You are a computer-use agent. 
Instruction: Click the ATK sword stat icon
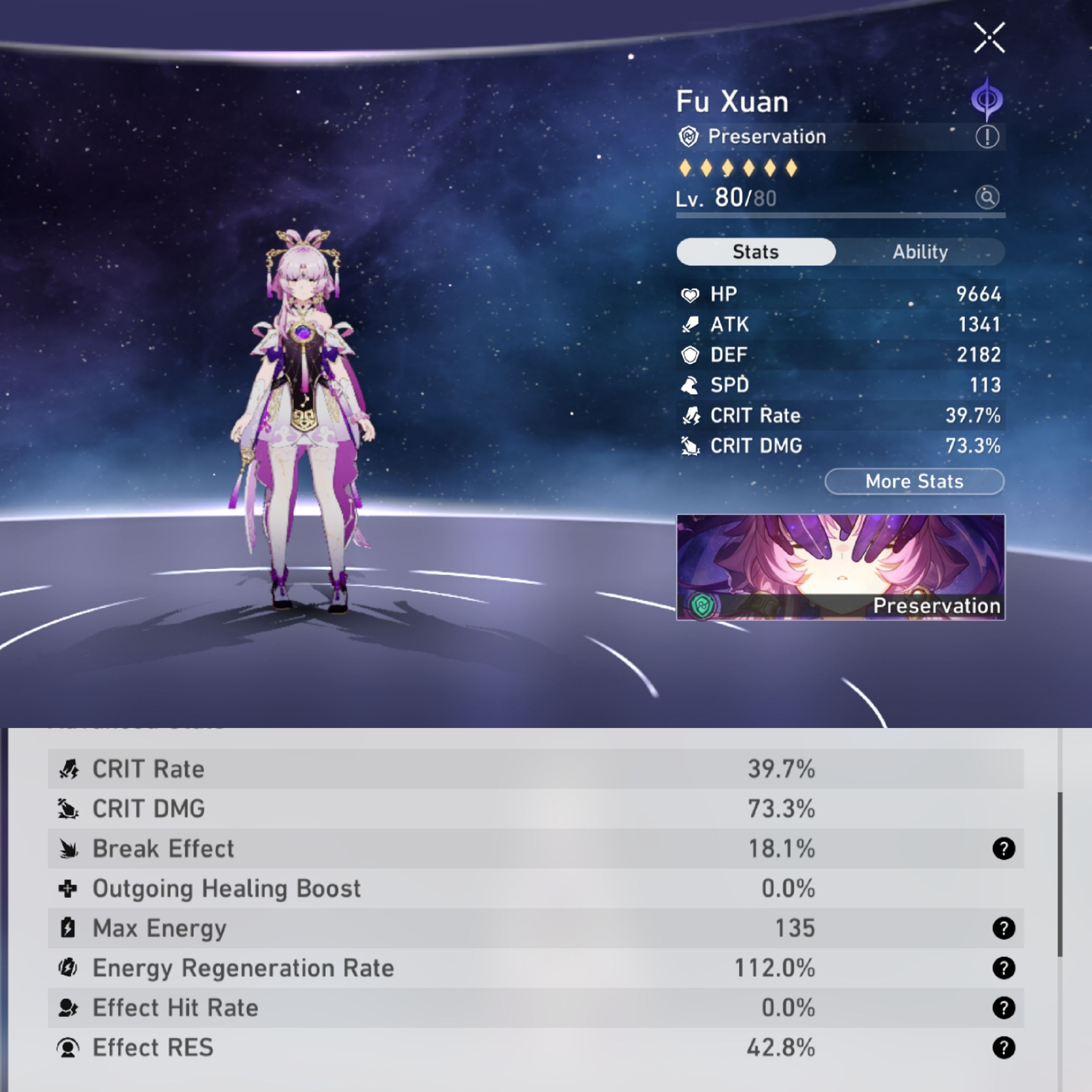pos(691,325)
